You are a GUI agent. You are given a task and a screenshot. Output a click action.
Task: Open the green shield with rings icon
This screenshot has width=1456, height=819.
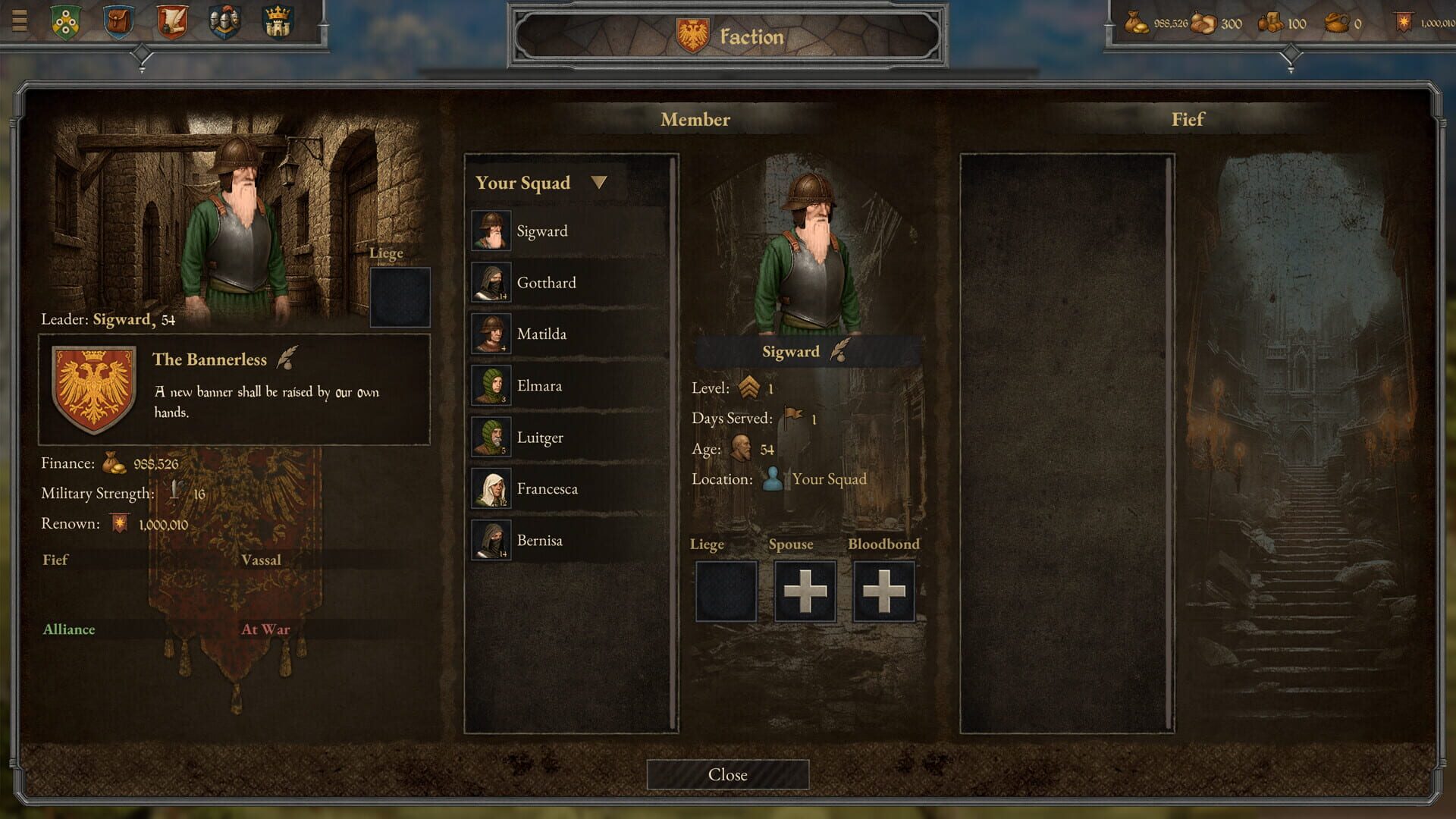coord(66,21)
